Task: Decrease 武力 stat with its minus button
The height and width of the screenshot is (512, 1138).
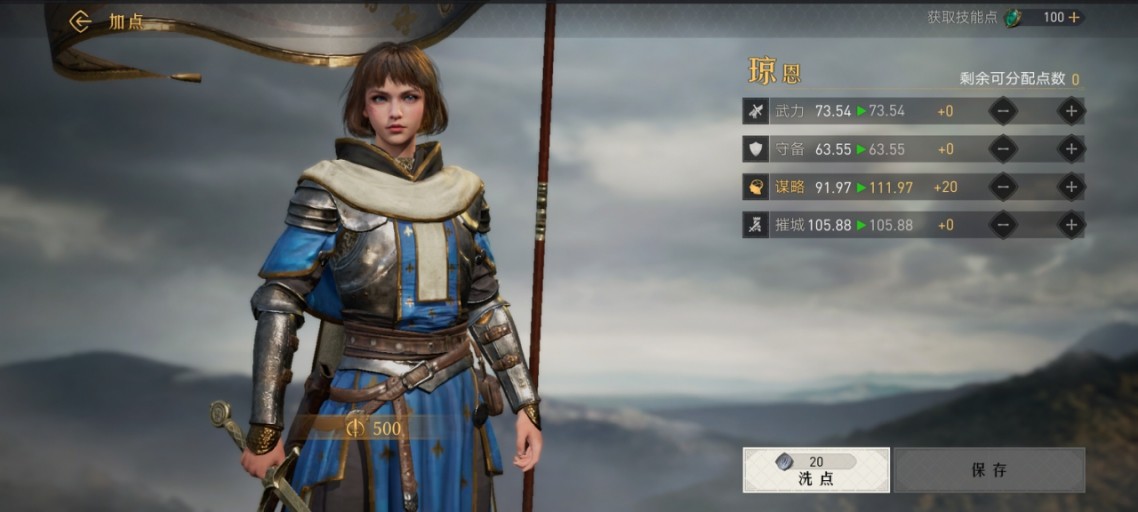Action: pos(1003,111)
